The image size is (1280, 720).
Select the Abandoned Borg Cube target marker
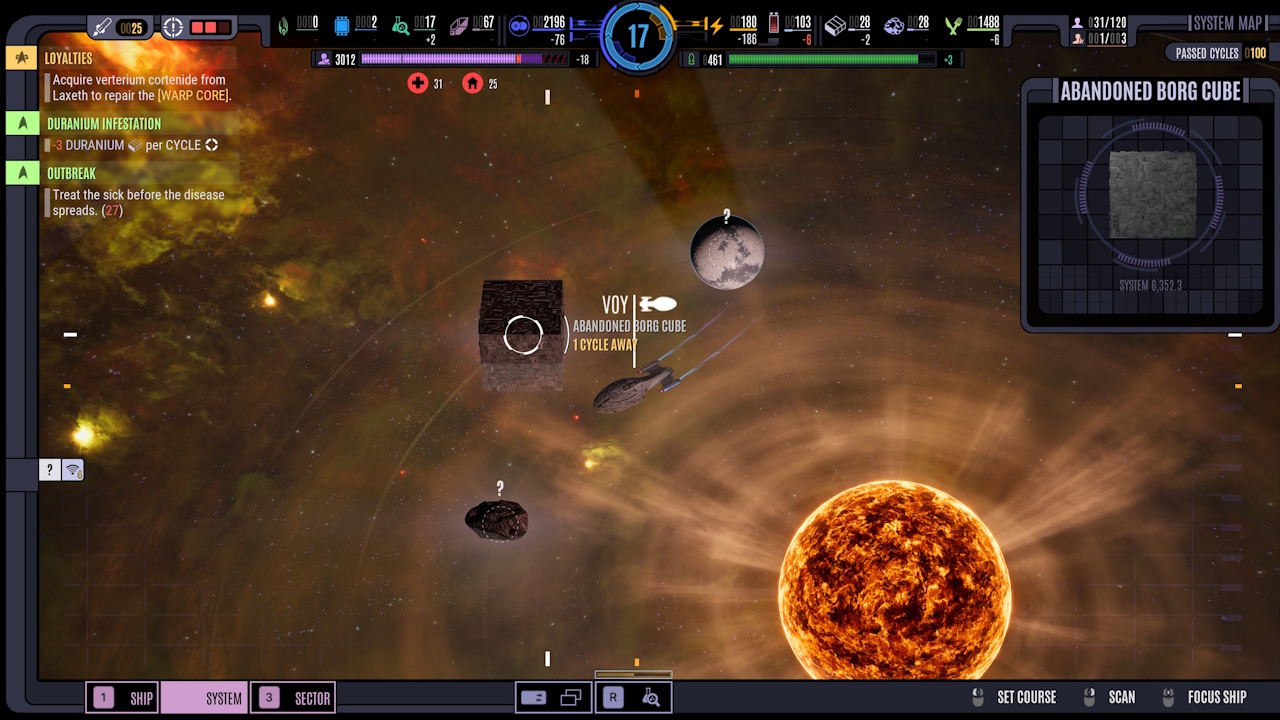click(522, 335)
